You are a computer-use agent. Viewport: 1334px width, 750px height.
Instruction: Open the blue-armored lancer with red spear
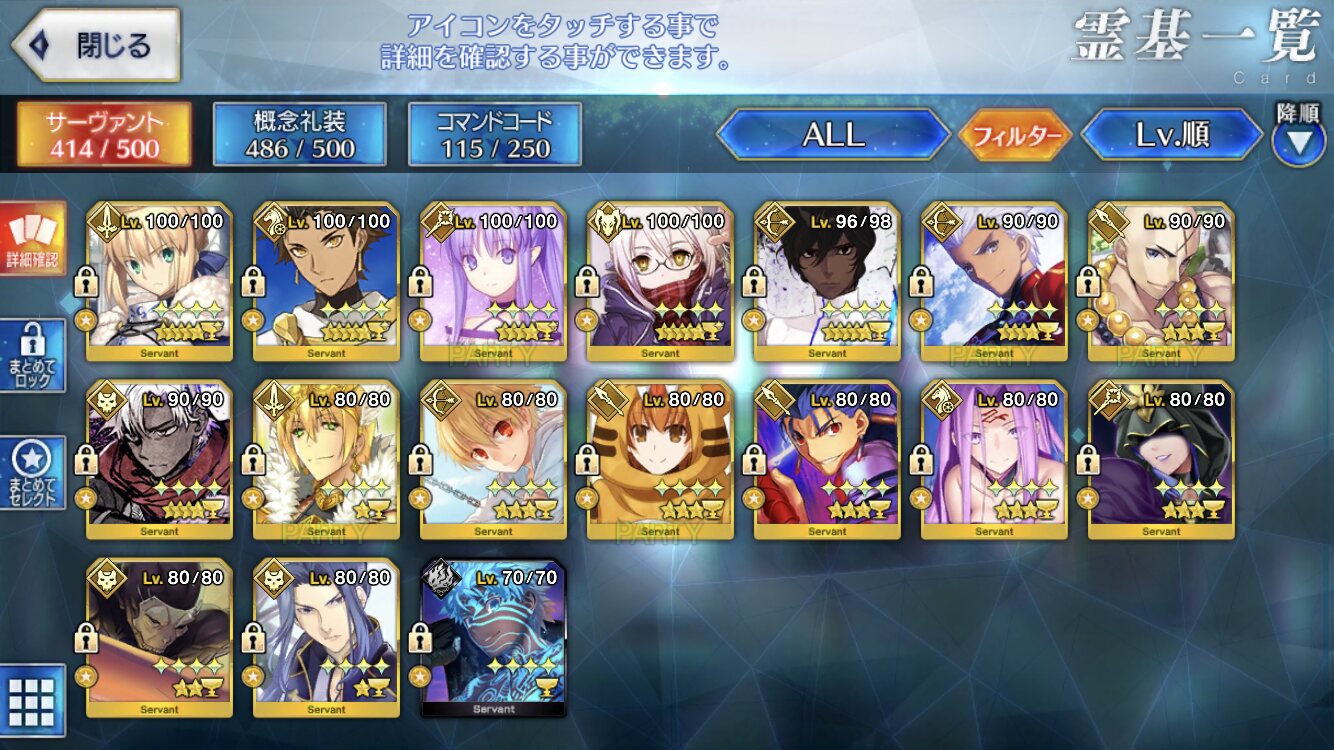[827, 460]
